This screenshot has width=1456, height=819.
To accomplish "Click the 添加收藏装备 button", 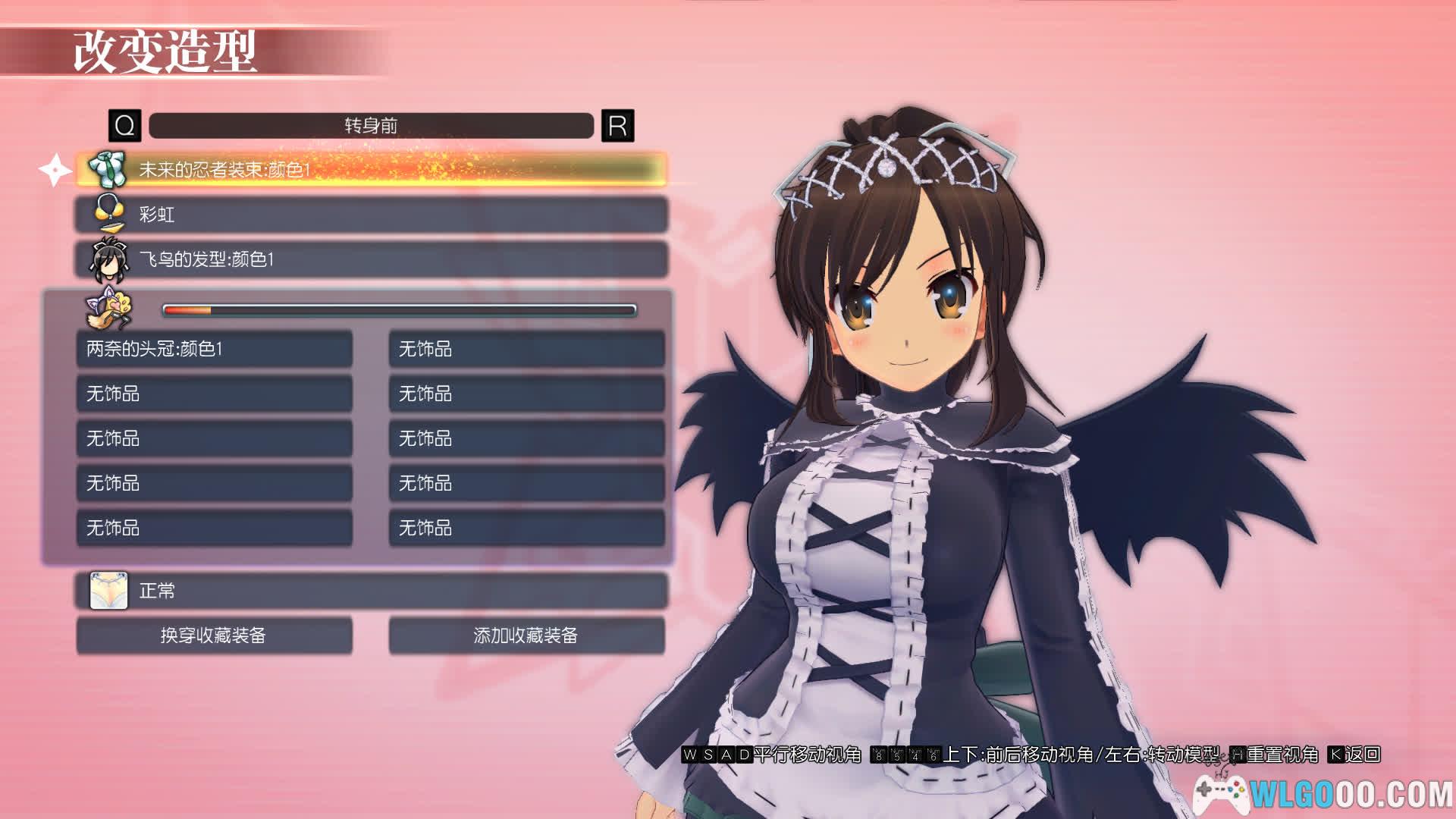I will pyautogui.click(x=526, y=635).
